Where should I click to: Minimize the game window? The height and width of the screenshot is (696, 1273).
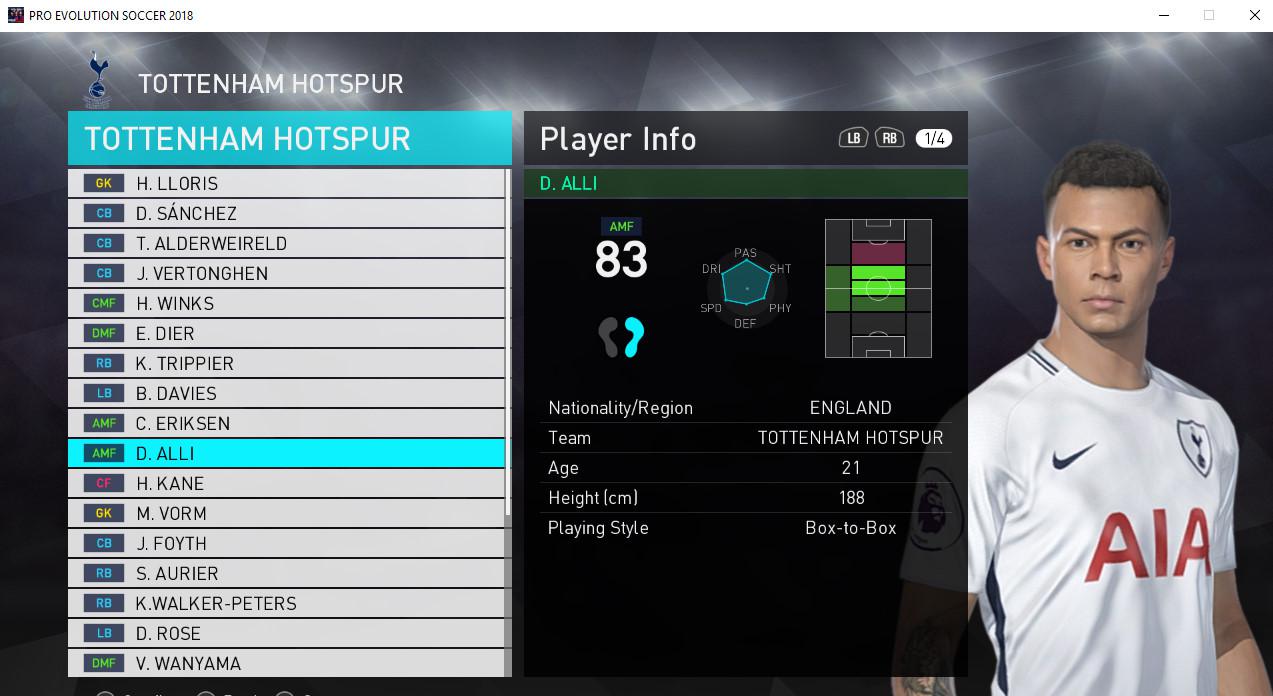pyautogui.click(x=1163, y=15)
